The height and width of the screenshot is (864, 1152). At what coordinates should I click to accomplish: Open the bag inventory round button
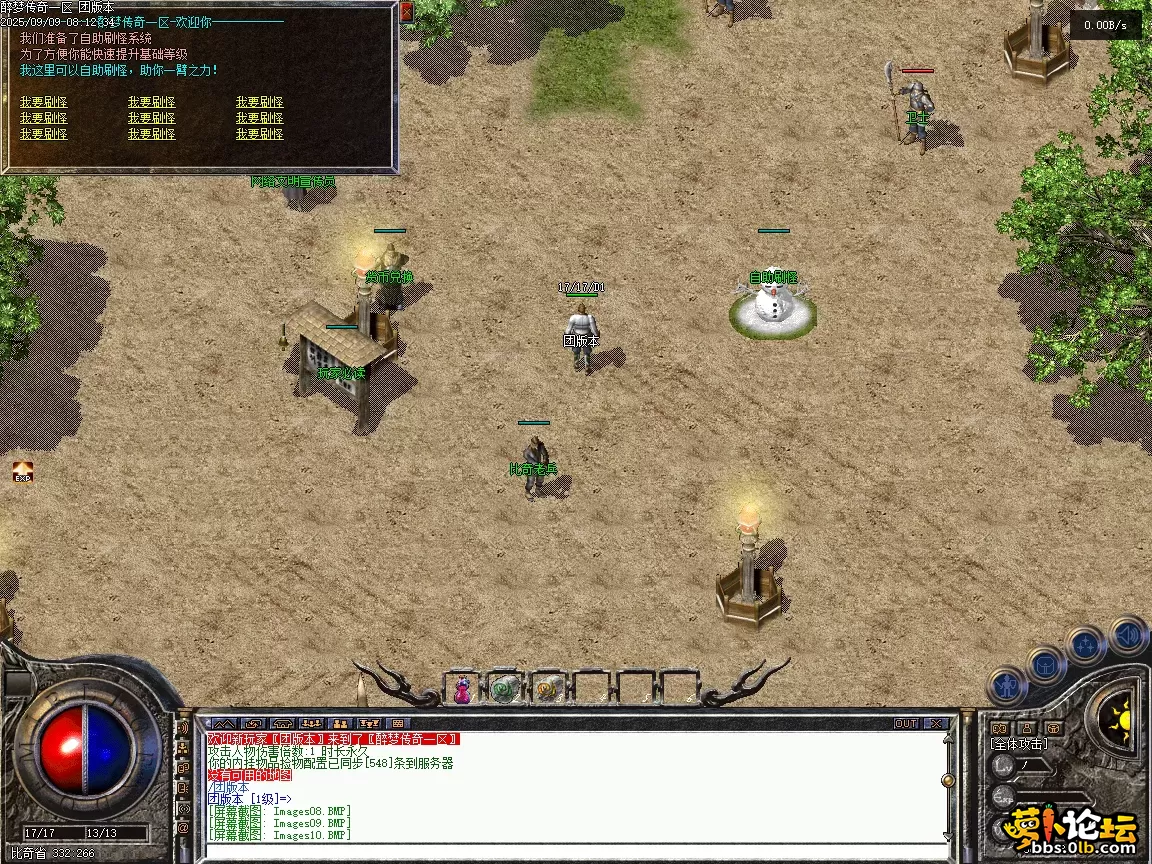[x=1046, y=664]
